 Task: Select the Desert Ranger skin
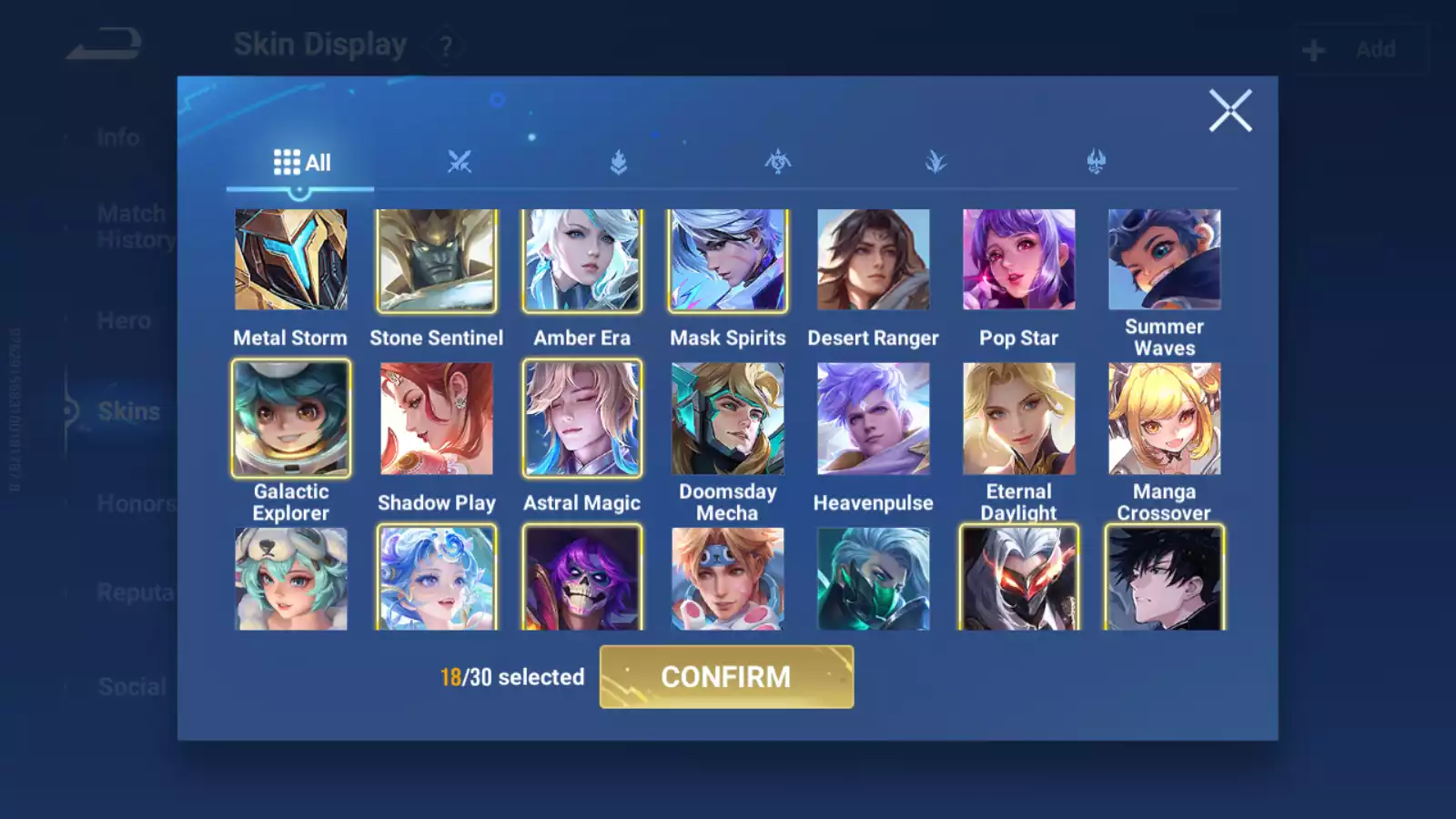(x=874, y=260)
